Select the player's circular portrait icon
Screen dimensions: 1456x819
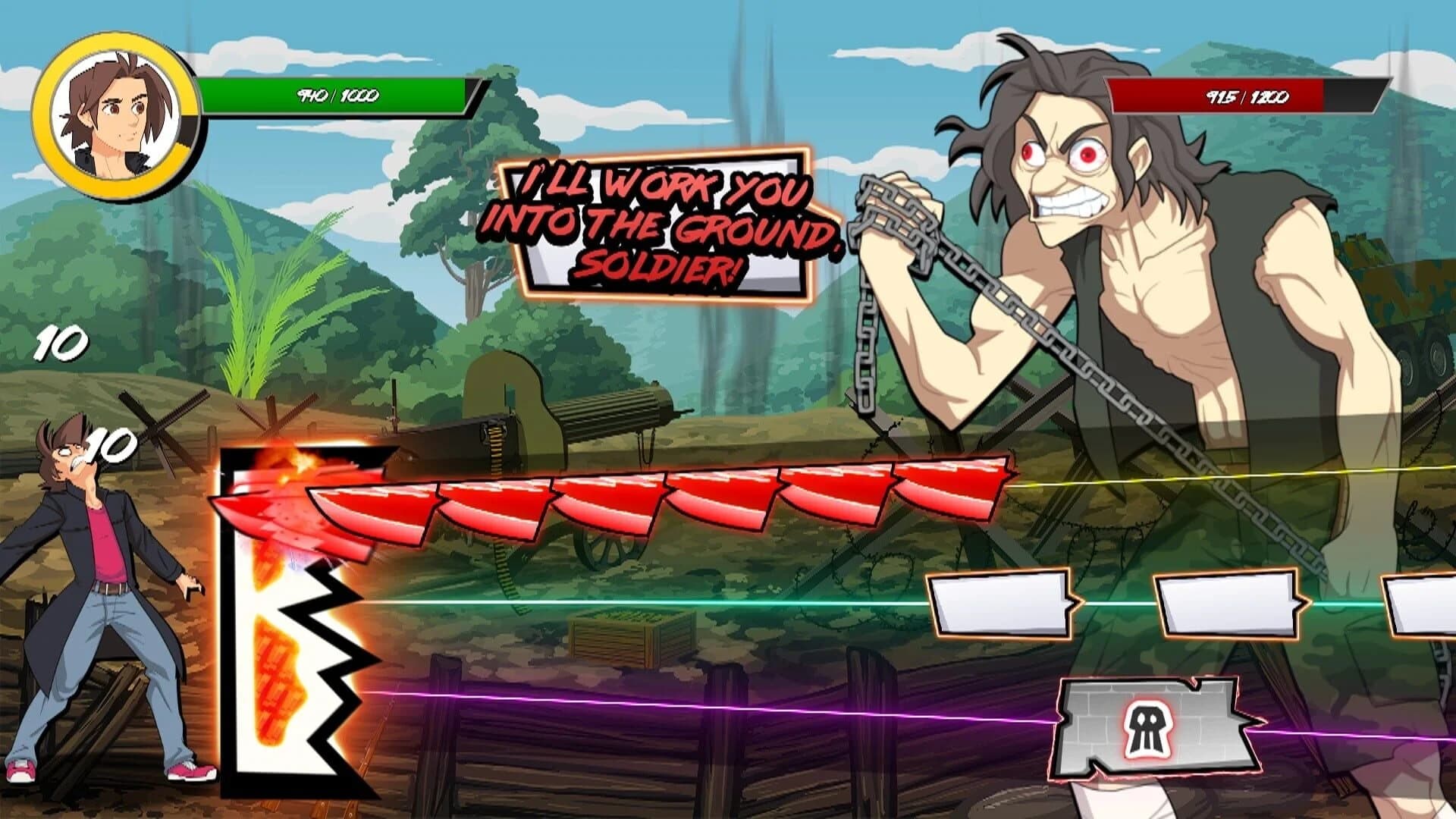[x=115, y=106]
